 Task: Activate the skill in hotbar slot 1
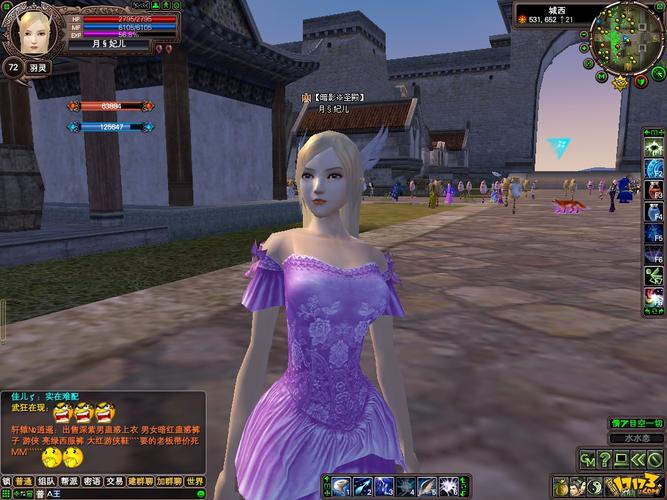pyautogui.click(x=339, y=488)
